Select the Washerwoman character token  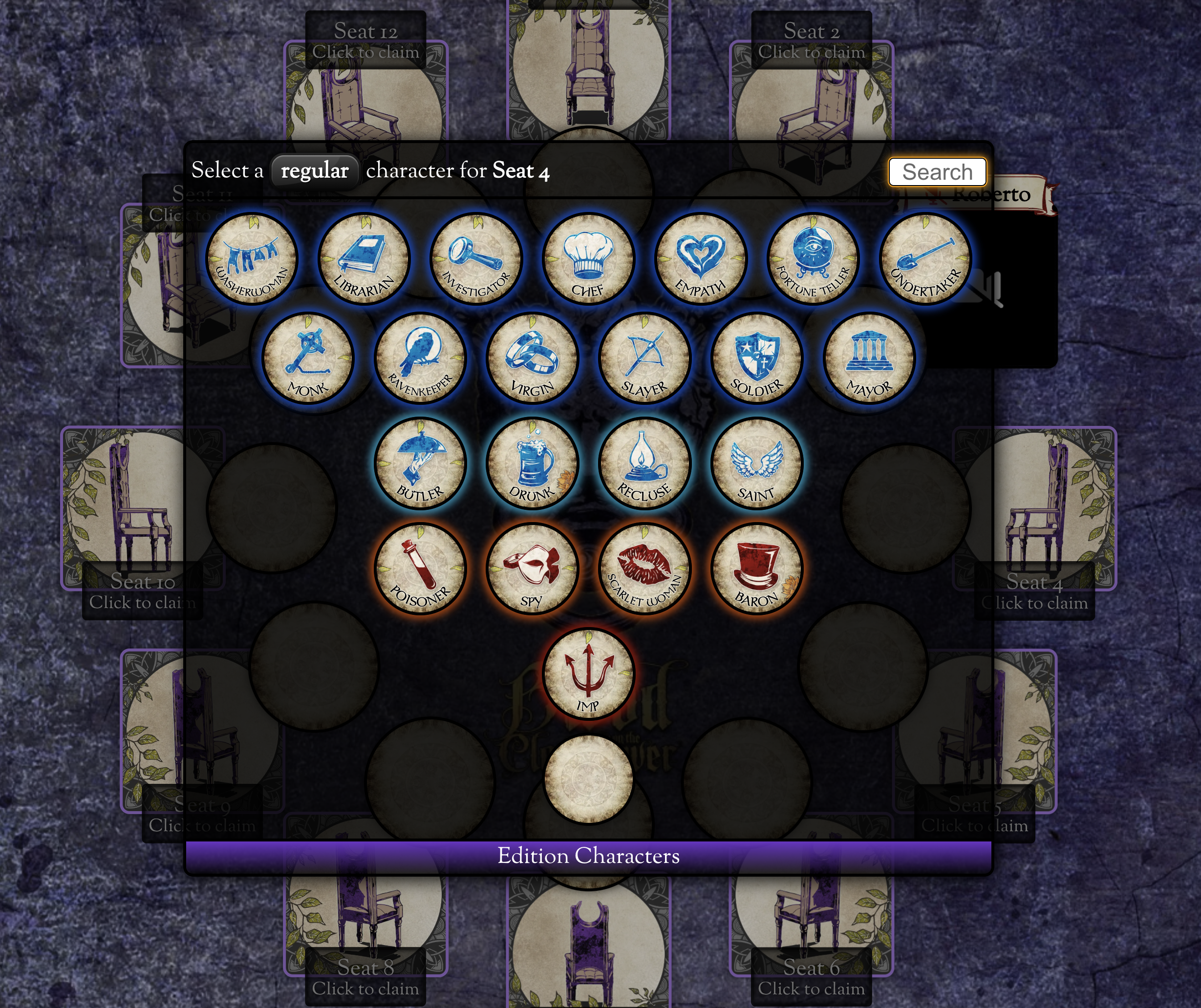click(x=252, y=260)
